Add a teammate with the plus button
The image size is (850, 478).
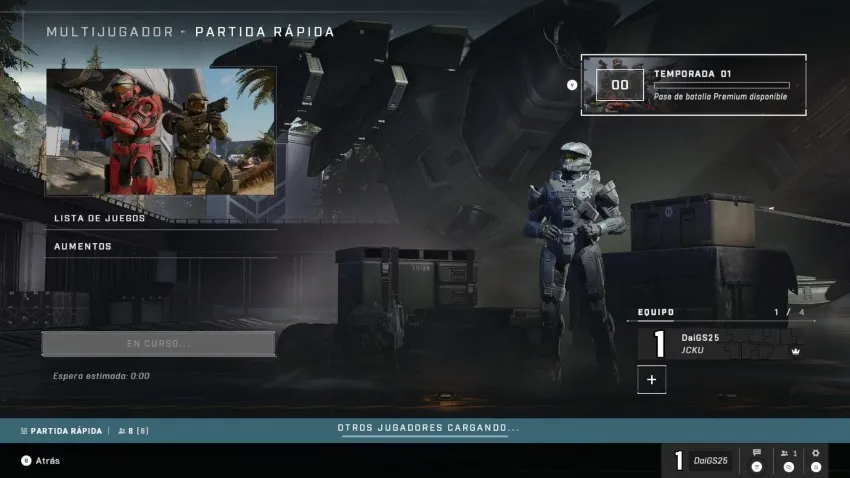652,380
